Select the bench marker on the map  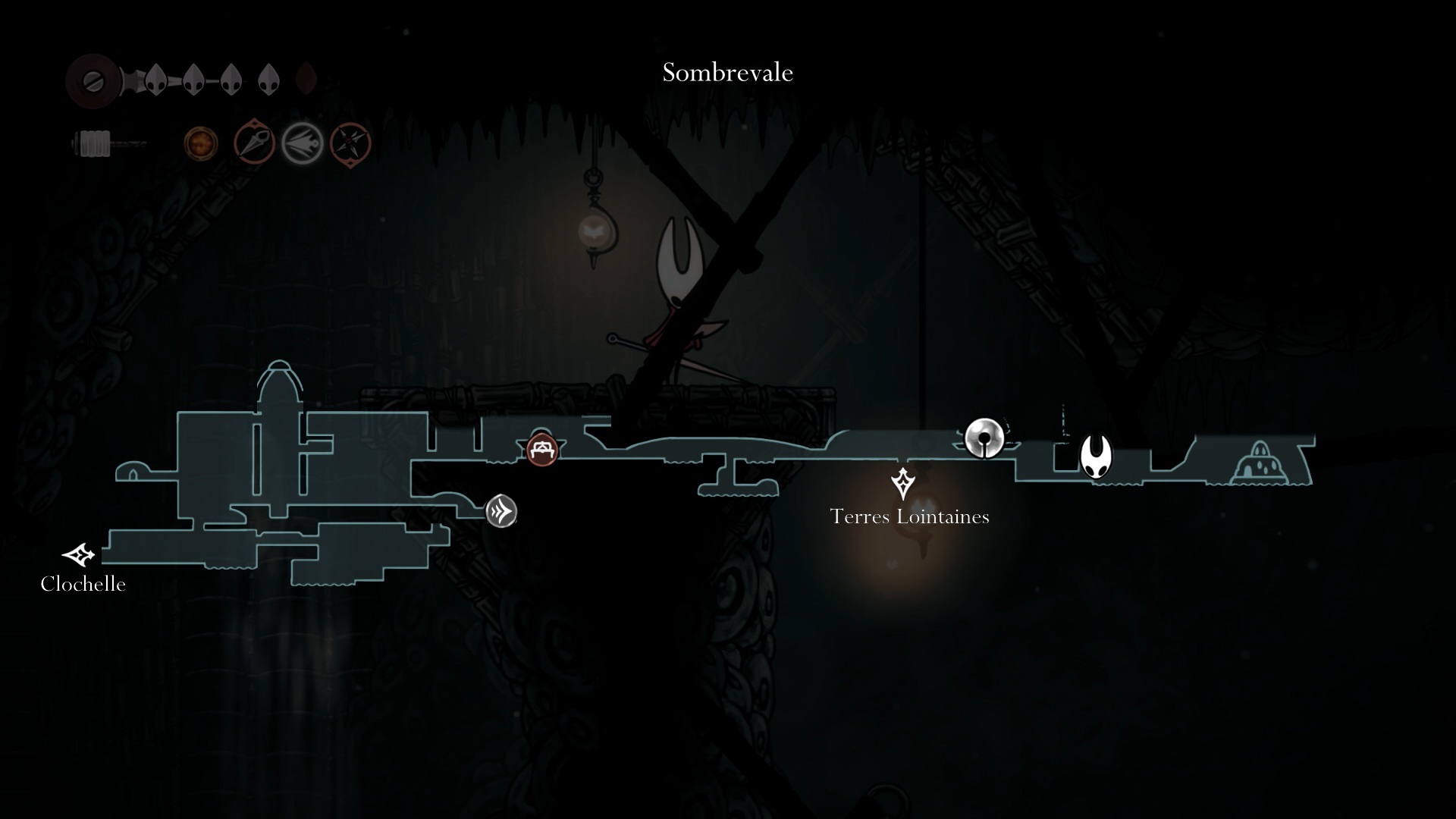click(542, 450)
